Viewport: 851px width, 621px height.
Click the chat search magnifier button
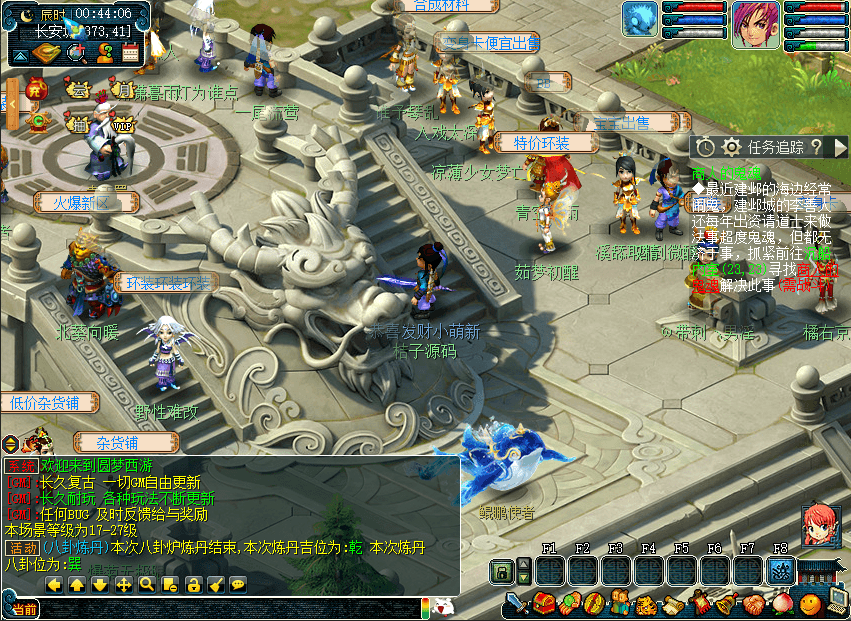pyautogui.click(x=146, y=584)
